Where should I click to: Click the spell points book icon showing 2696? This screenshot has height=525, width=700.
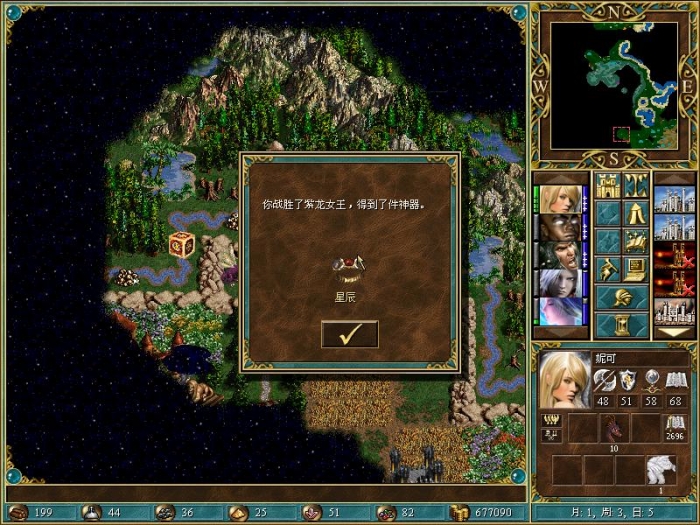(677, 424)
